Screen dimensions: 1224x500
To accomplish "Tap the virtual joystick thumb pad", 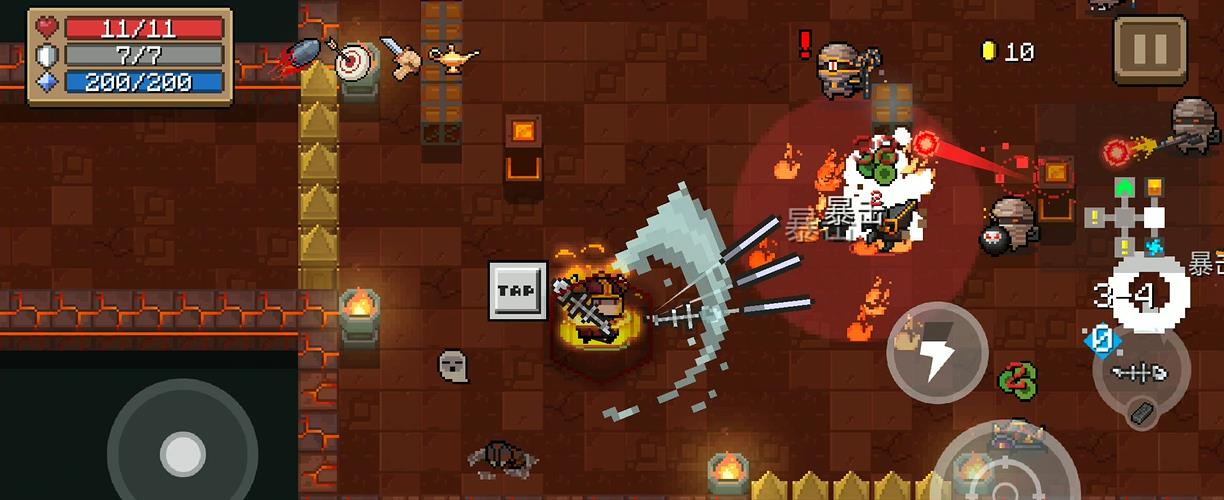I will click(x=182, y=453).
